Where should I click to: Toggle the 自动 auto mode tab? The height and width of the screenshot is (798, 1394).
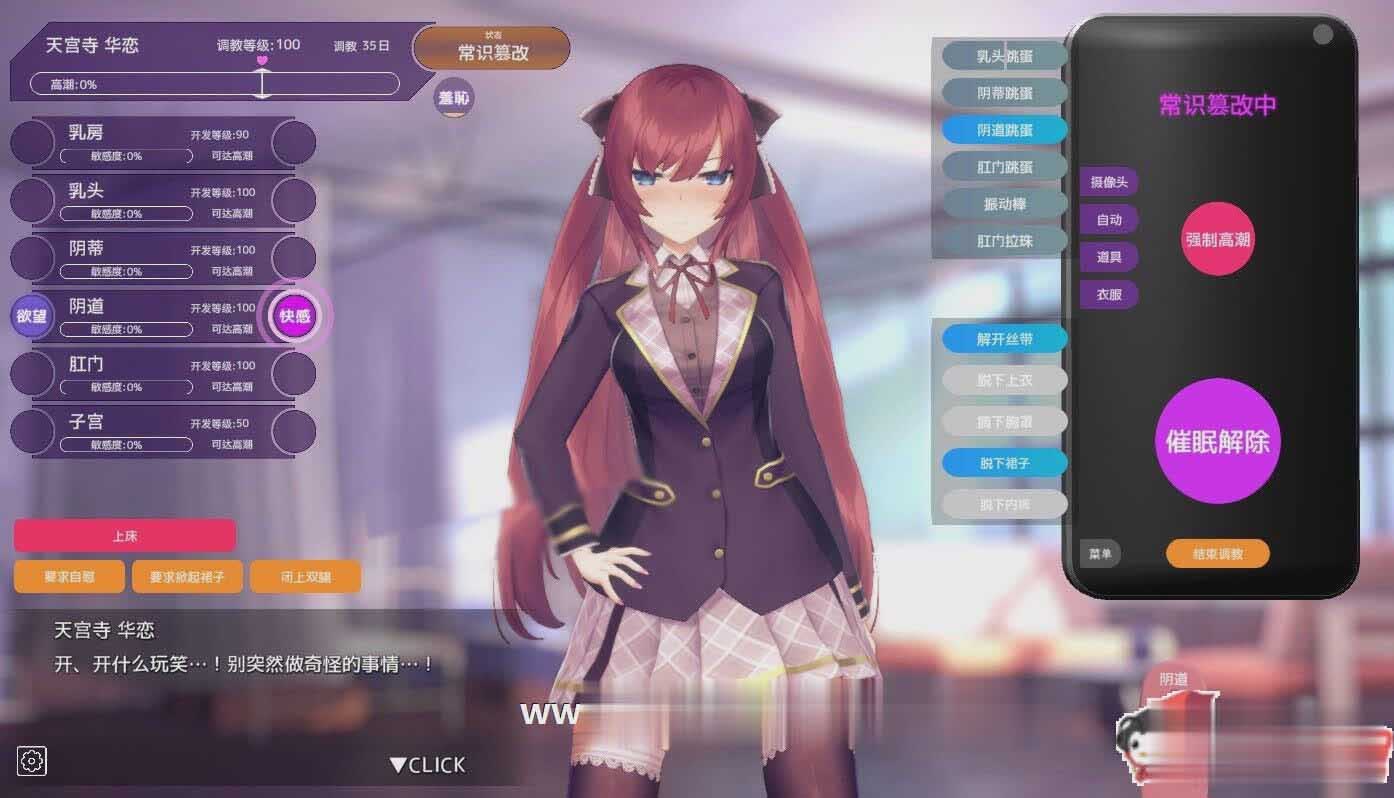click(x=1108, y=220)
